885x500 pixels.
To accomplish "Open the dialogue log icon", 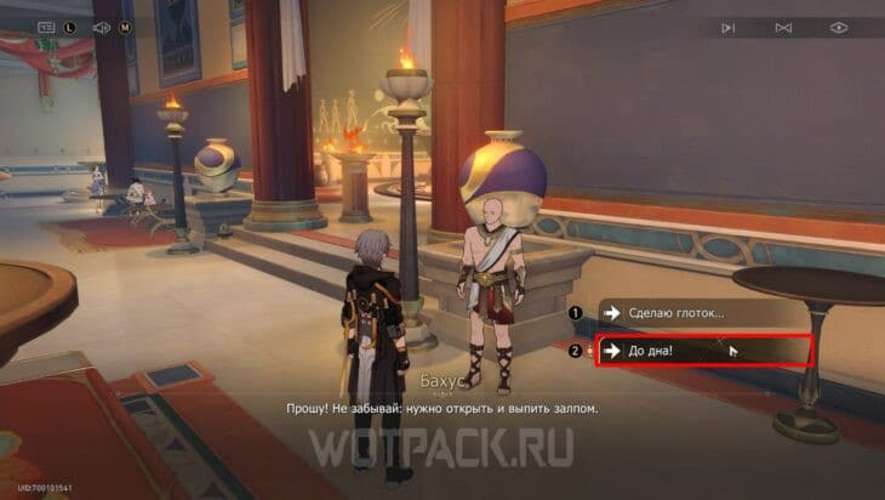I will point(47,28).
